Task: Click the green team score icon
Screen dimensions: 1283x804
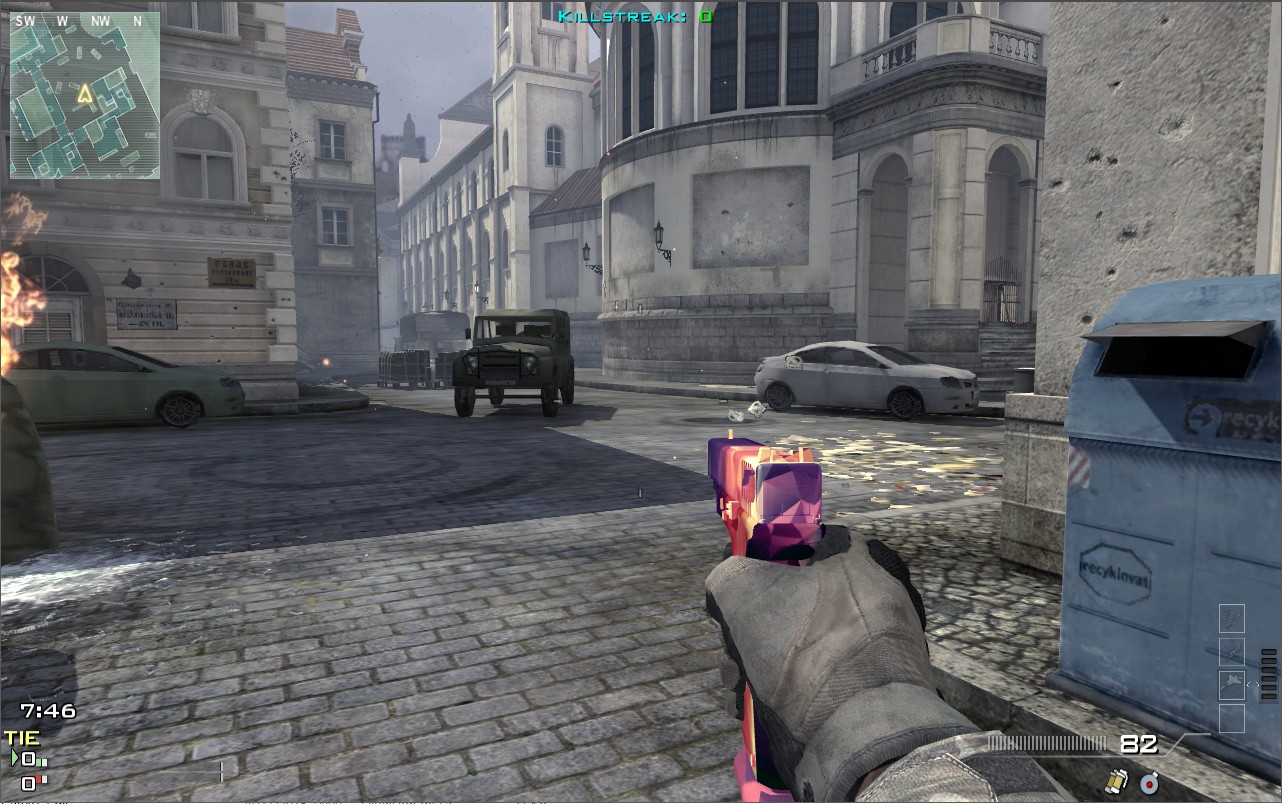Action: [x=28, y=759]
